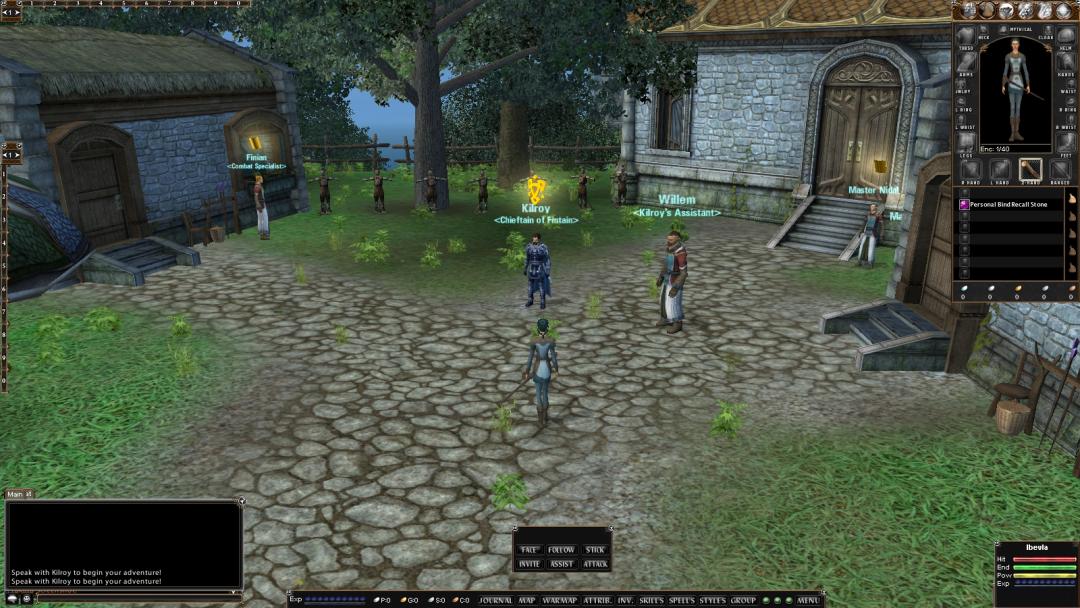This screenshot has height=608, width=1080.
Task: Select the equipped two-hand weapon slot
Action: pos(1030,170)
